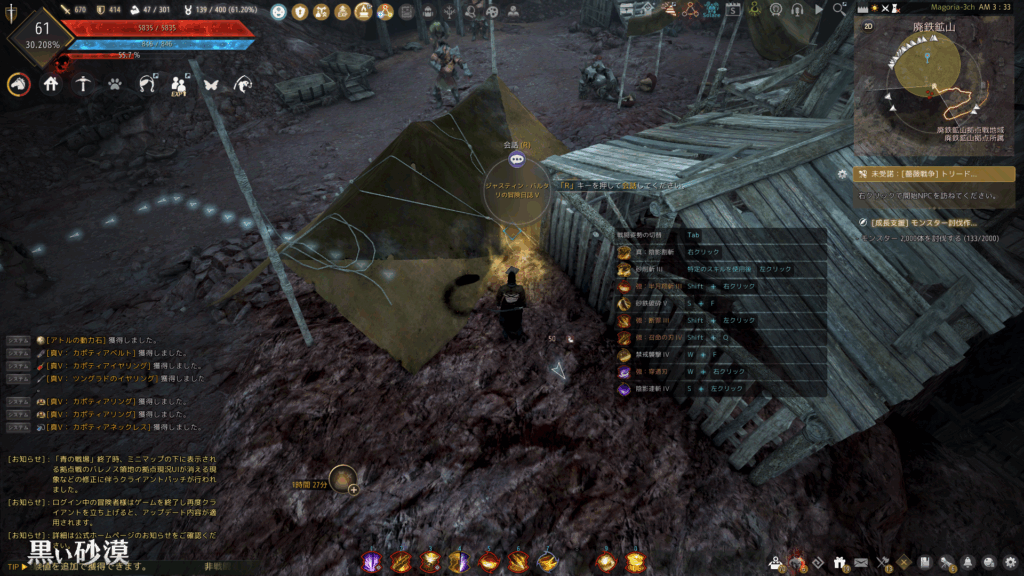
Task: Click the house residence icon
Action: pos(51,84)
